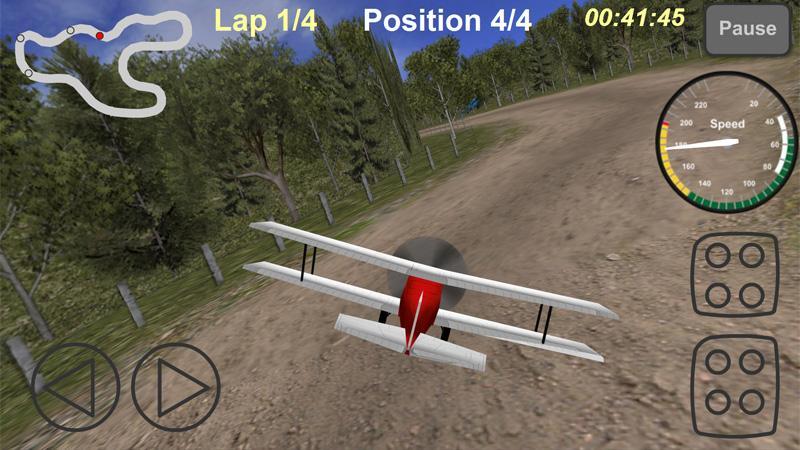Steer right with the right arrow control
Screen dimensions: 800x450
coord(175,387)
